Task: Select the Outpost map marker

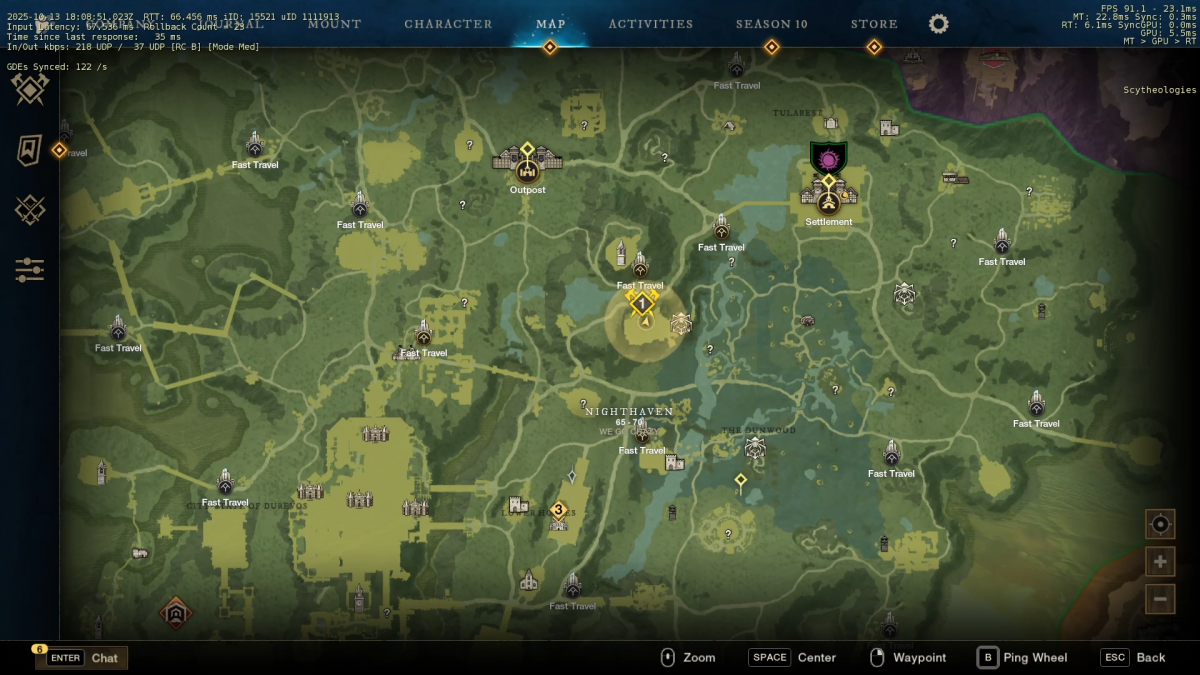Action: point(527,170)
